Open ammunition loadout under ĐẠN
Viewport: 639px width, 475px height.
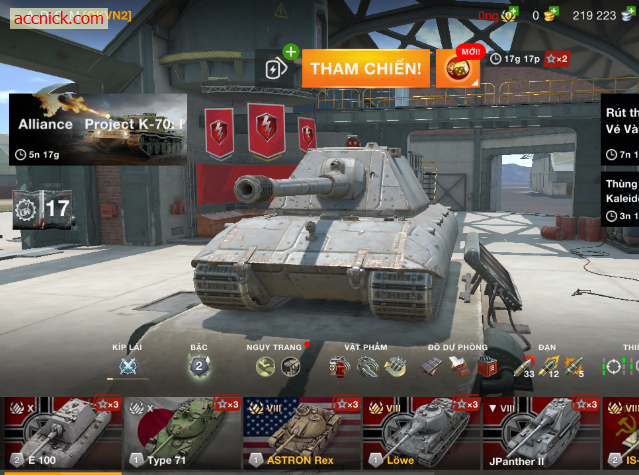551,367
